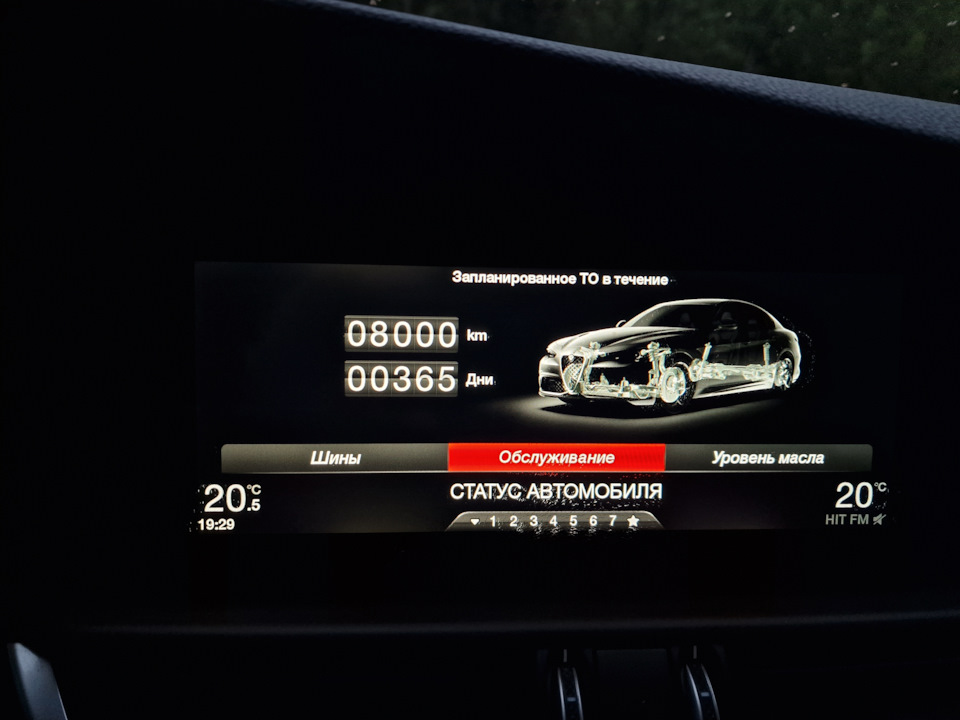Switch to the Шины tab
This screenshot has height=720, width=960.
click(x=335, y=458)
